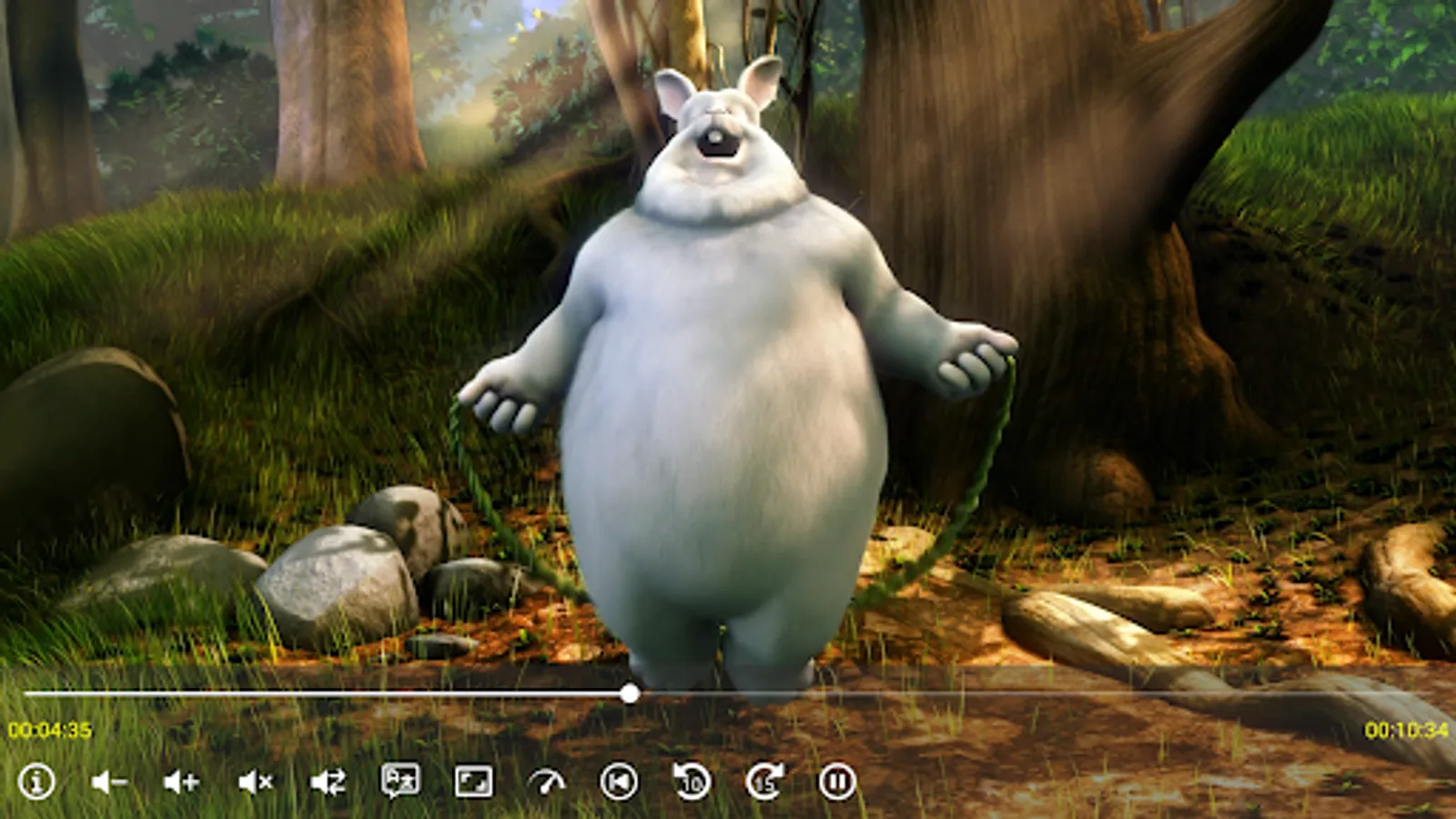Screen dimensions: 1456x819
Task: Tap the video area to hide controls
Action: coord(728,364)
